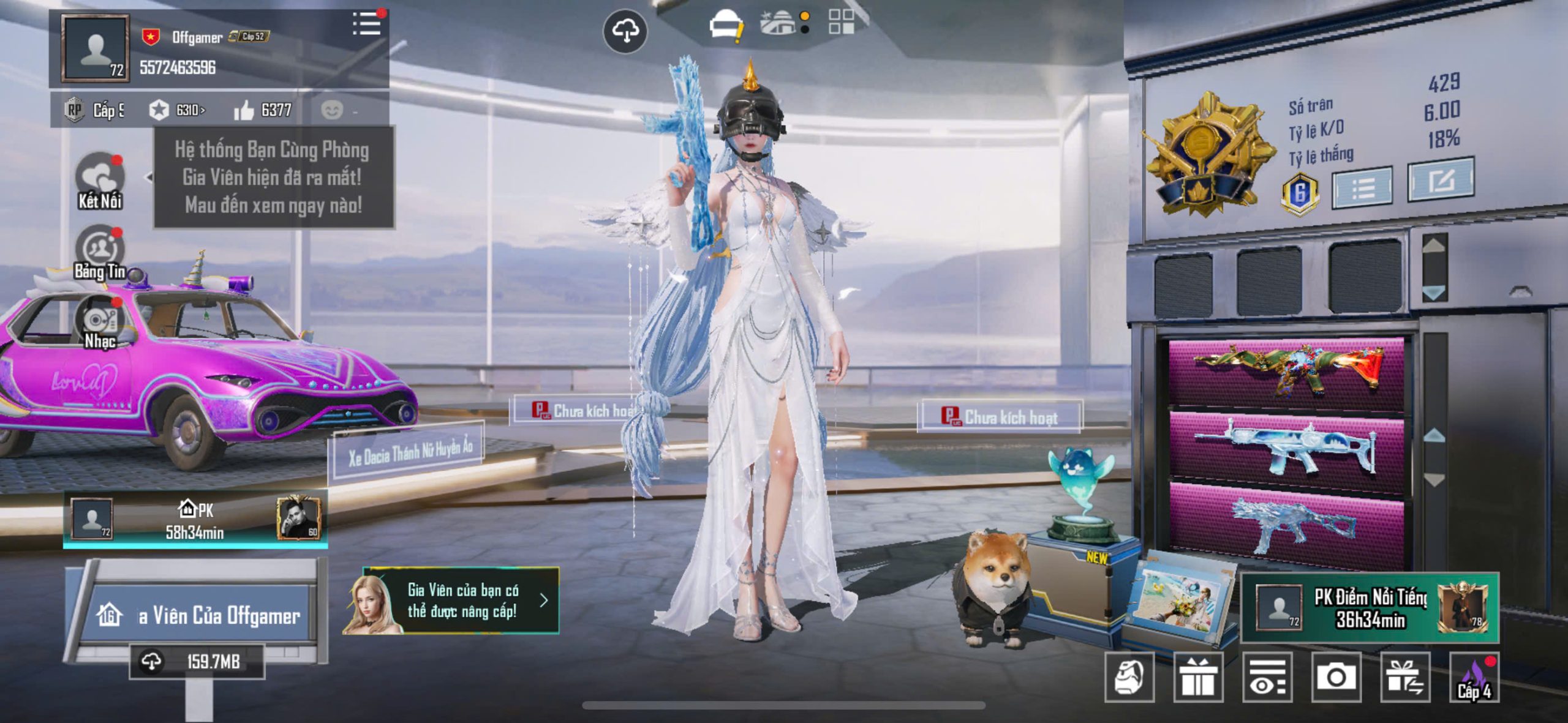Open the popularity star 6310 entry
Image resolution: width=1568 pixels, height=723 pixels.
coord(177,110)
